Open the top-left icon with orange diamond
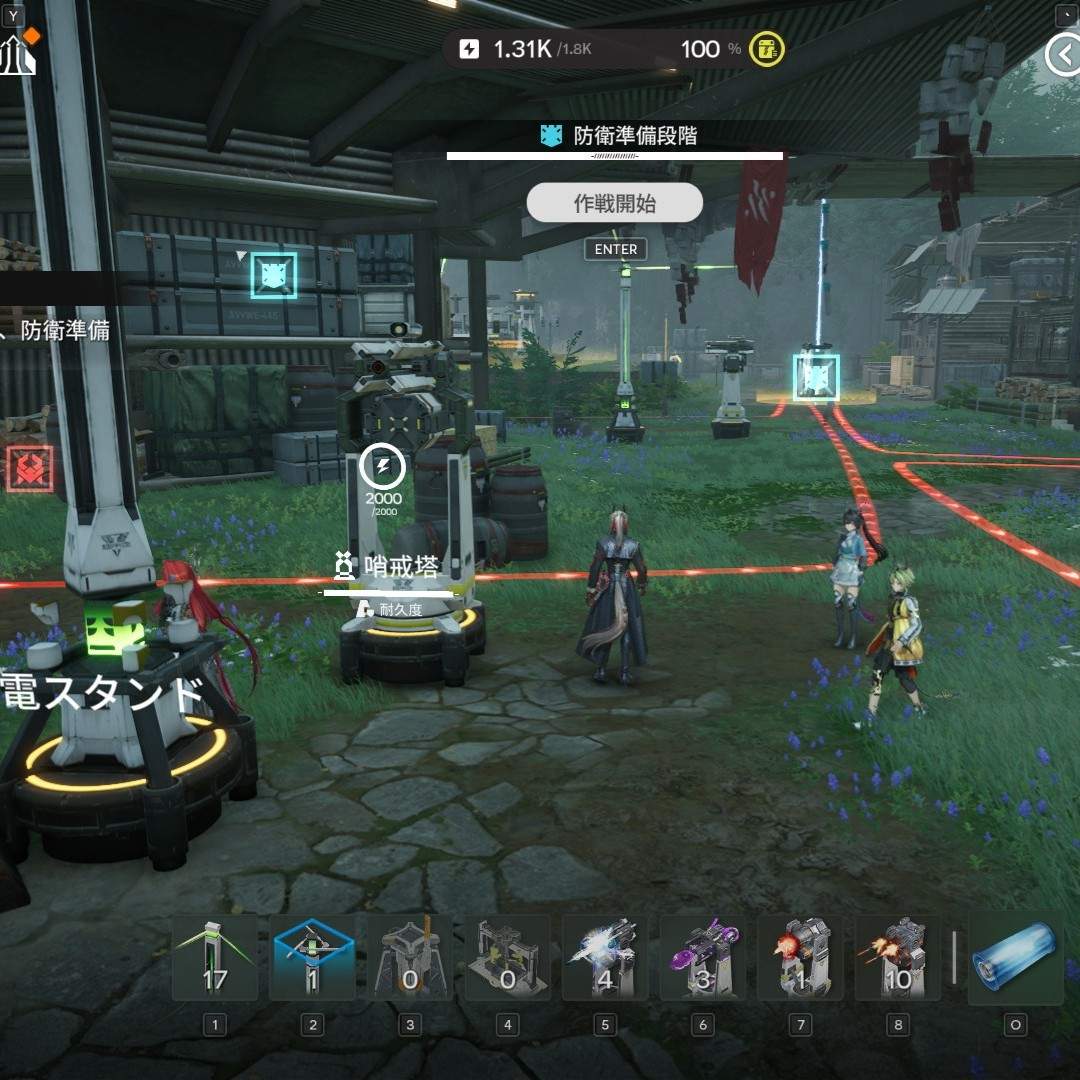This screenshot has width=1080, height=1080. 18,55
